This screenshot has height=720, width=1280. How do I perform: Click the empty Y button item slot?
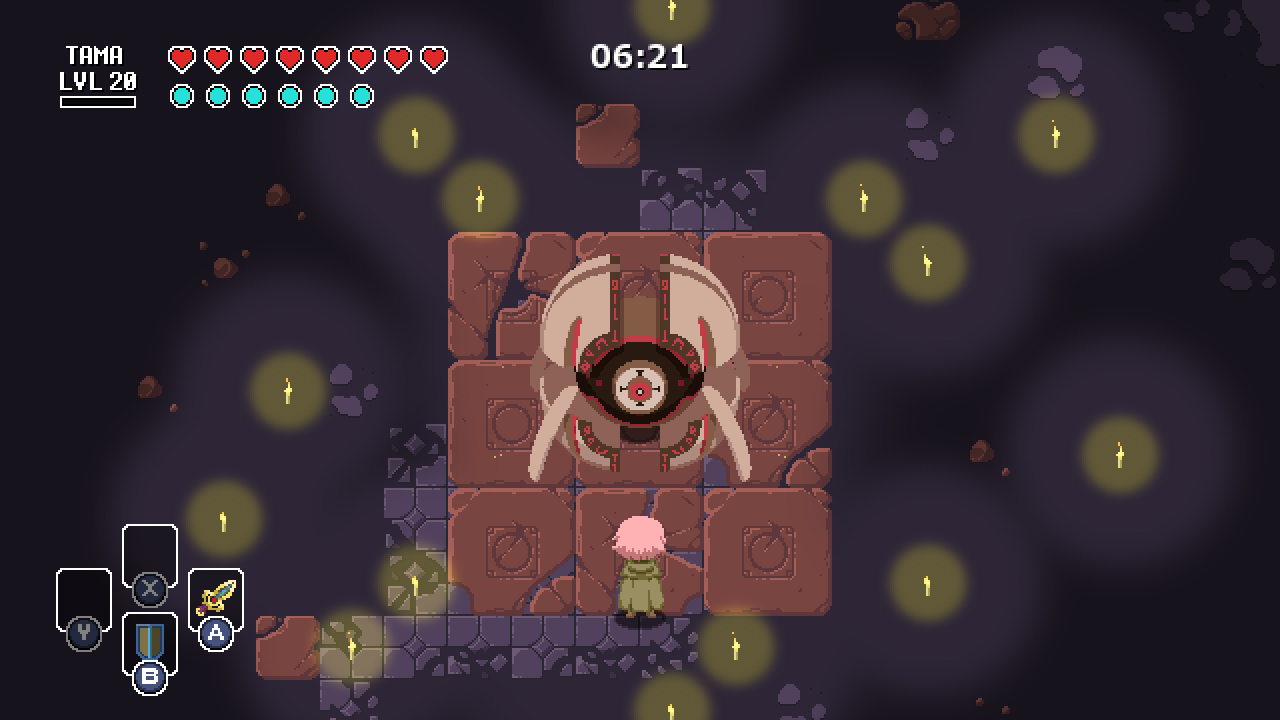[x=85, y=597]
